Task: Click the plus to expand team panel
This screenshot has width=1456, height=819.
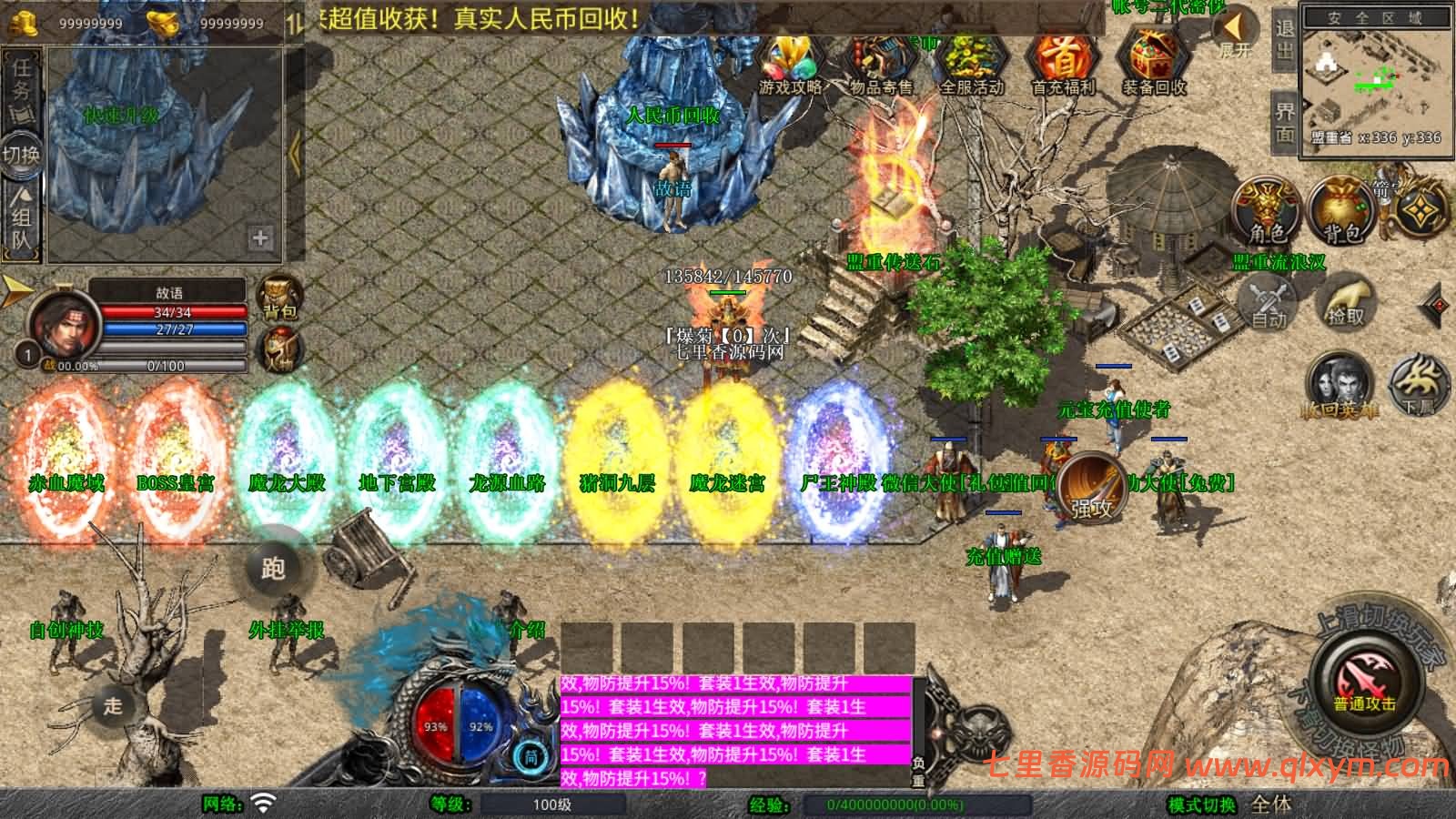Action: coord(261,238)
